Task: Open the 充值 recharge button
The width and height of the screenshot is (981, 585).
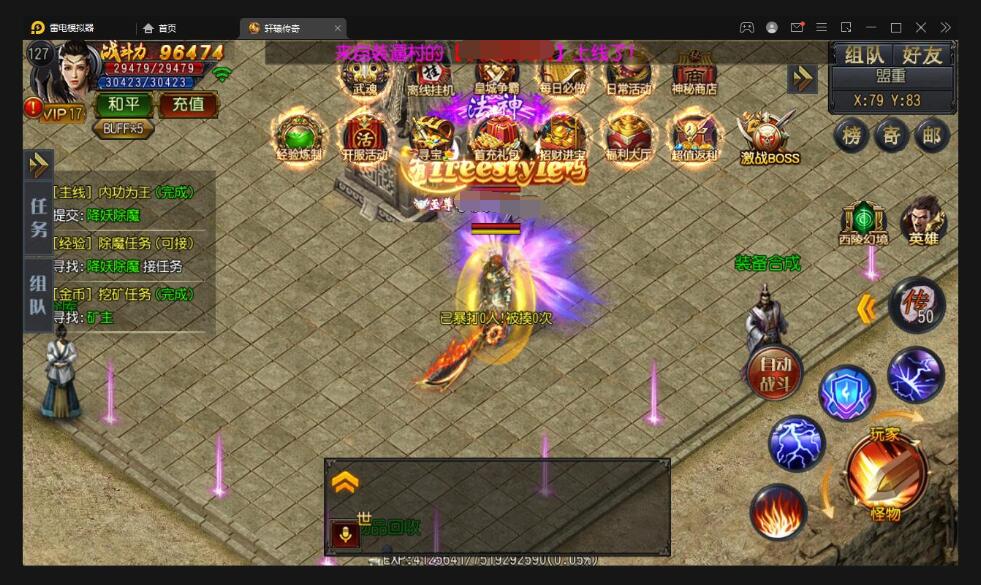Action: (188, 104)
